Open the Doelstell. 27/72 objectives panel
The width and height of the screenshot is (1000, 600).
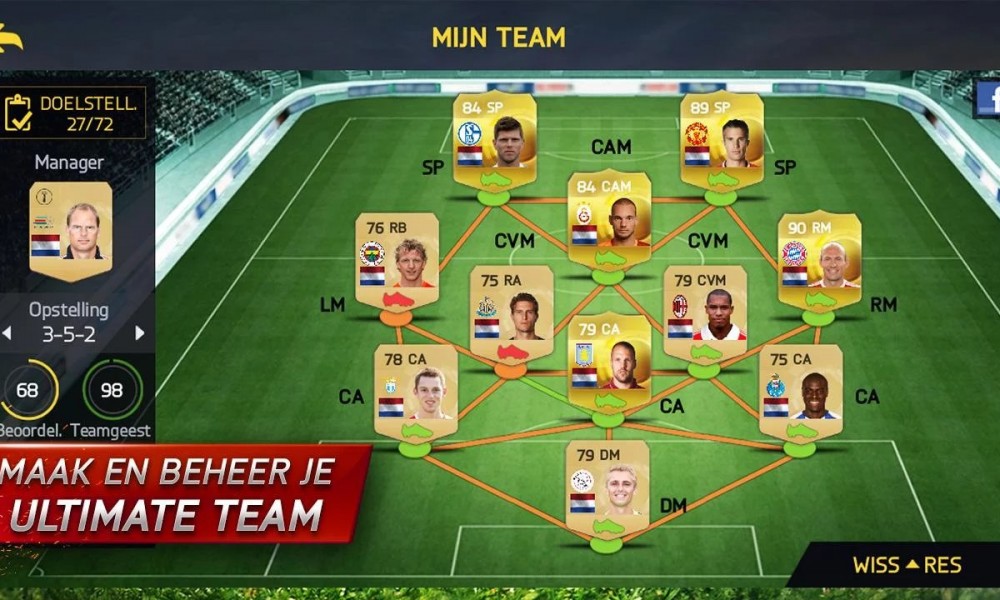(74, 112)
